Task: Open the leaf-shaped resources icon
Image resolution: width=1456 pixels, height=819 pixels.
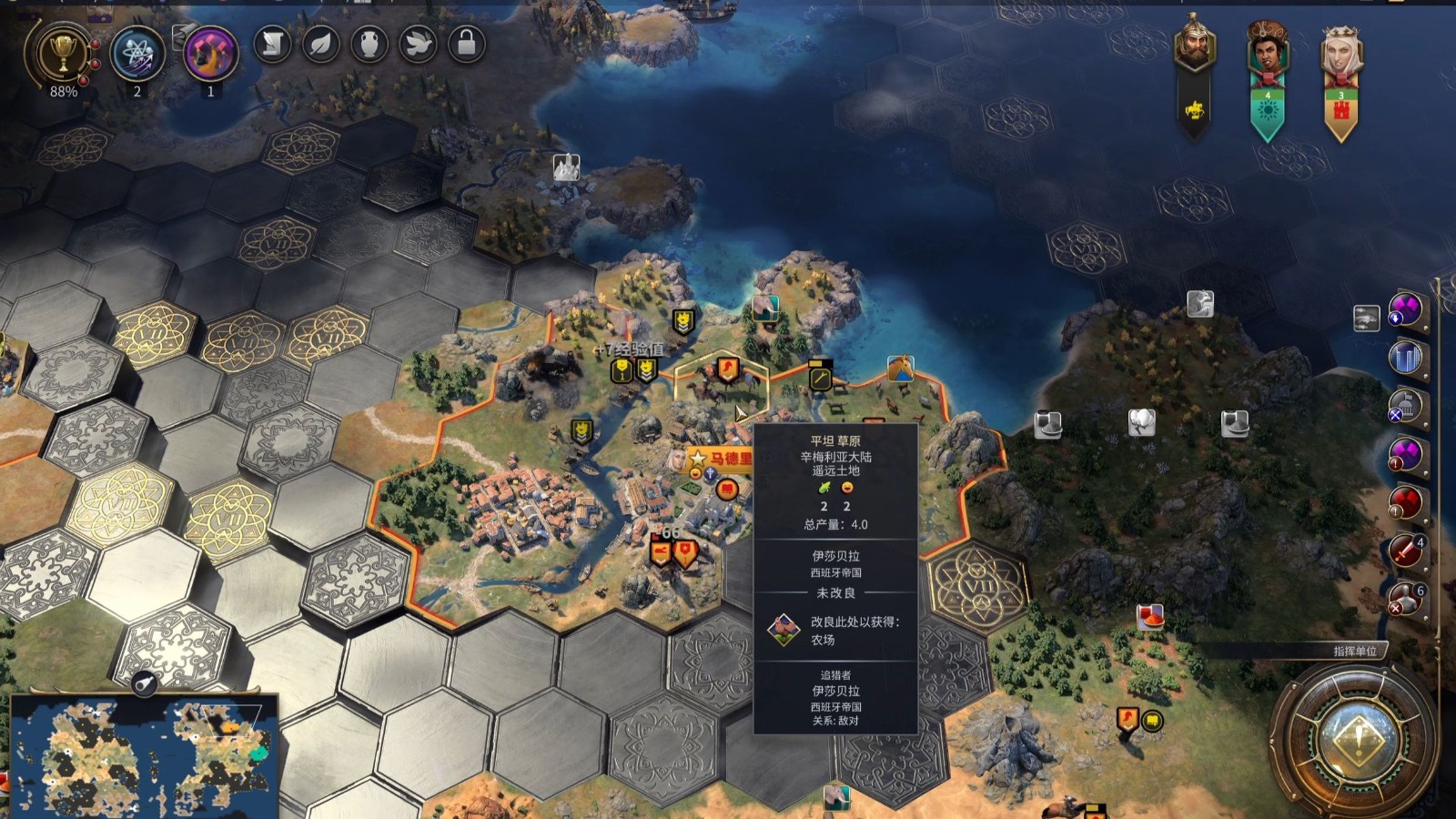Action: 320,44
